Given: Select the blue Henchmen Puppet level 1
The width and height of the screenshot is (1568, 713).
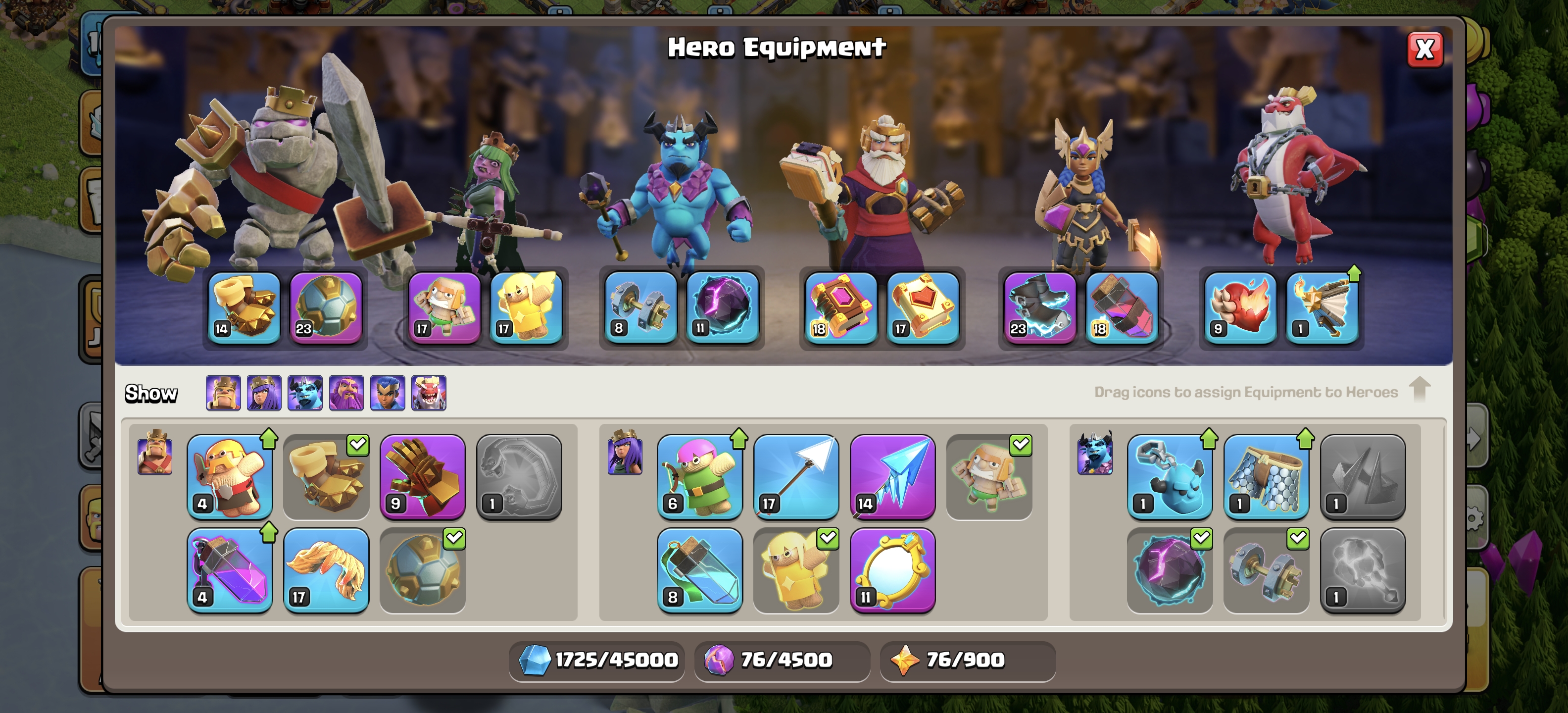Looking at the screenshot, I should coord(1169,477).
